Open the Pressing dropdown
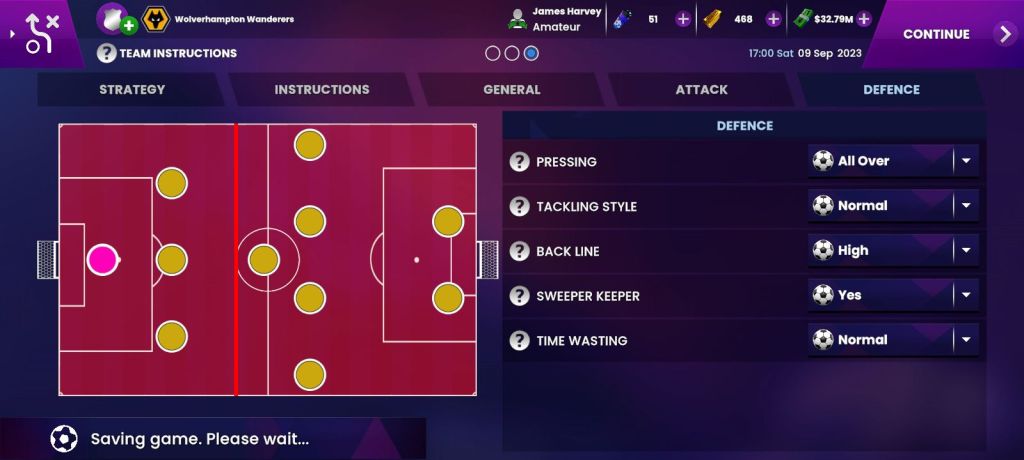 coord(893,161)
